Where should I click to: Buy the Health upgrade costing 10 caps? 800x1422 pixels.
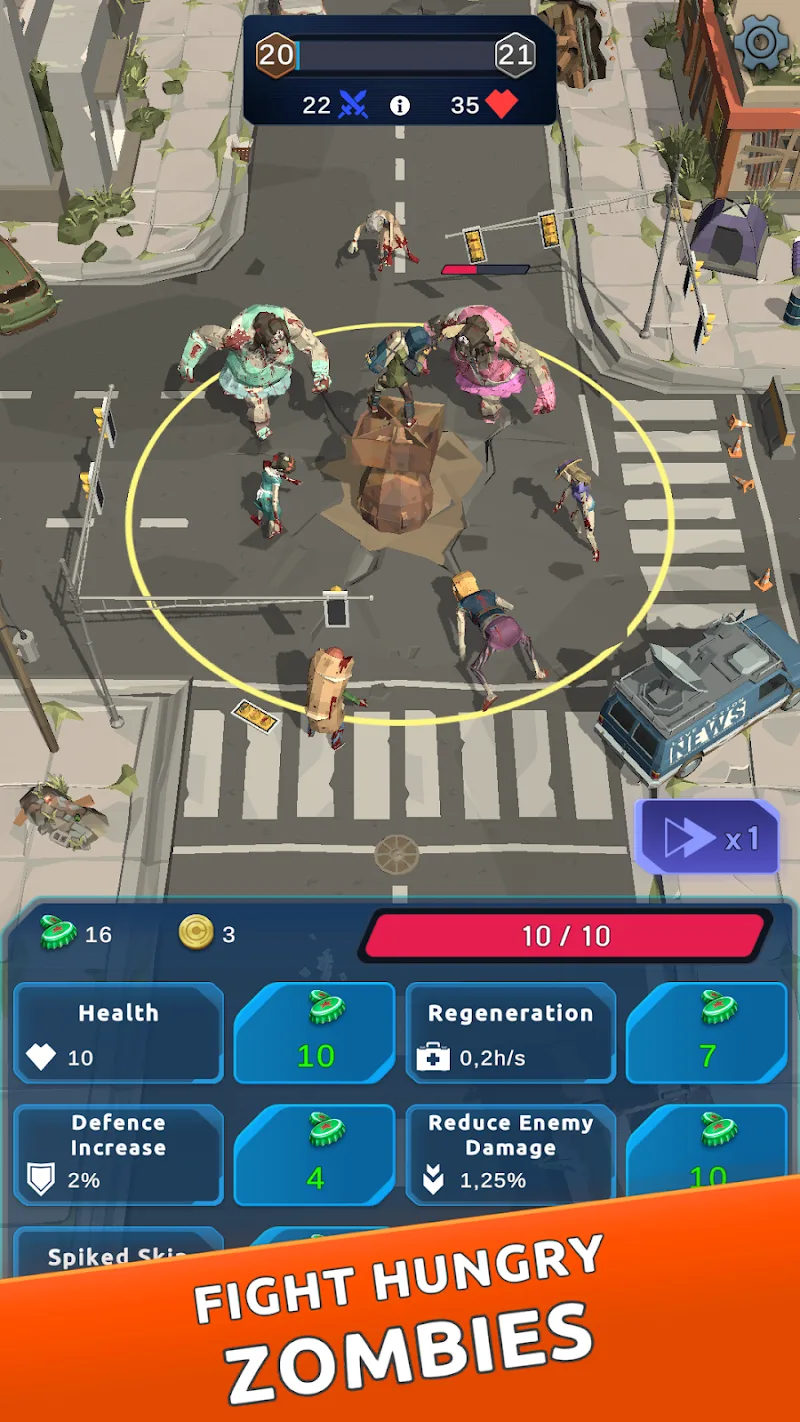click(315, 1033)
